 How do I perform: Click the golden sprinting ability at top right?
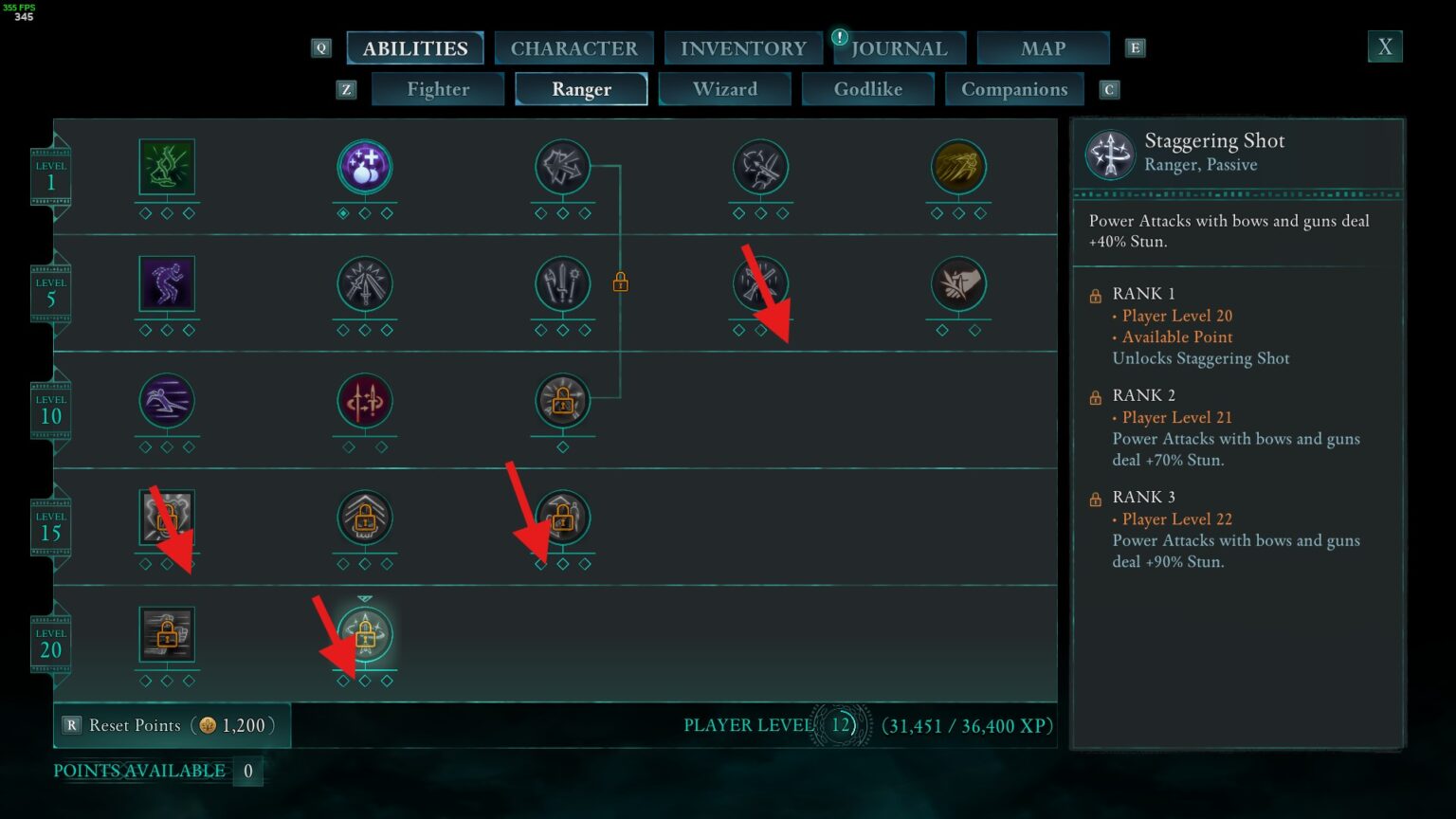pos(958,166)
